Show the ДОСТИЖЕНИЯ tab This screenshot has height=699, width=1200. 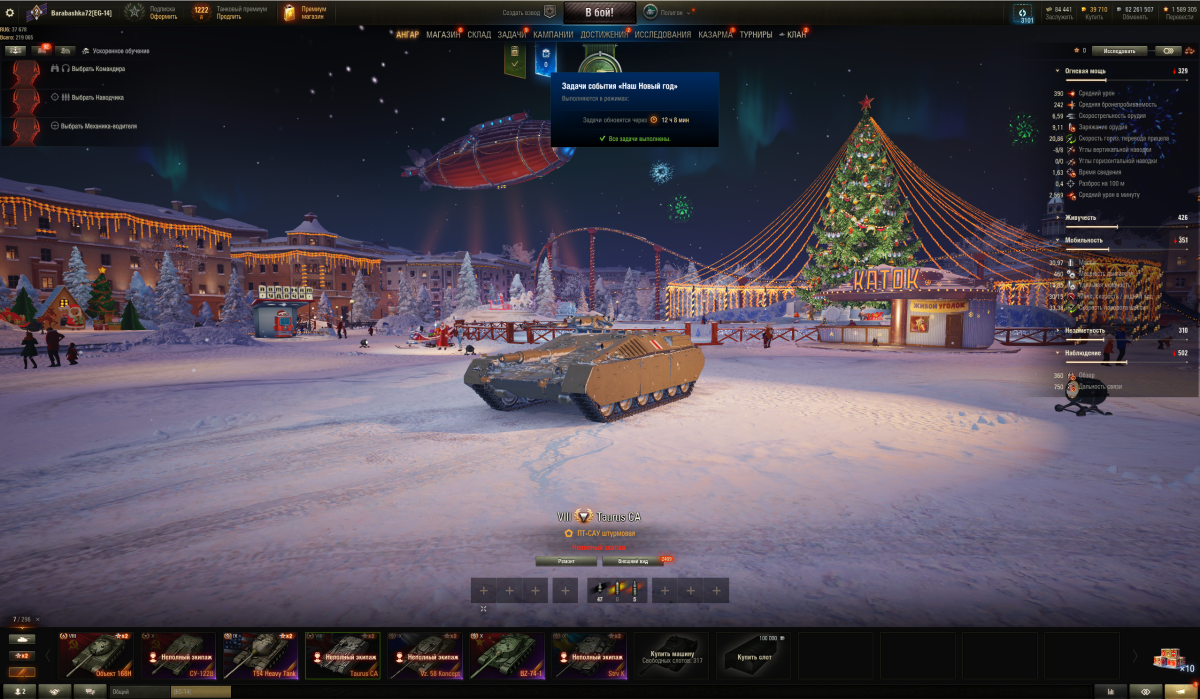coord(604,35)
